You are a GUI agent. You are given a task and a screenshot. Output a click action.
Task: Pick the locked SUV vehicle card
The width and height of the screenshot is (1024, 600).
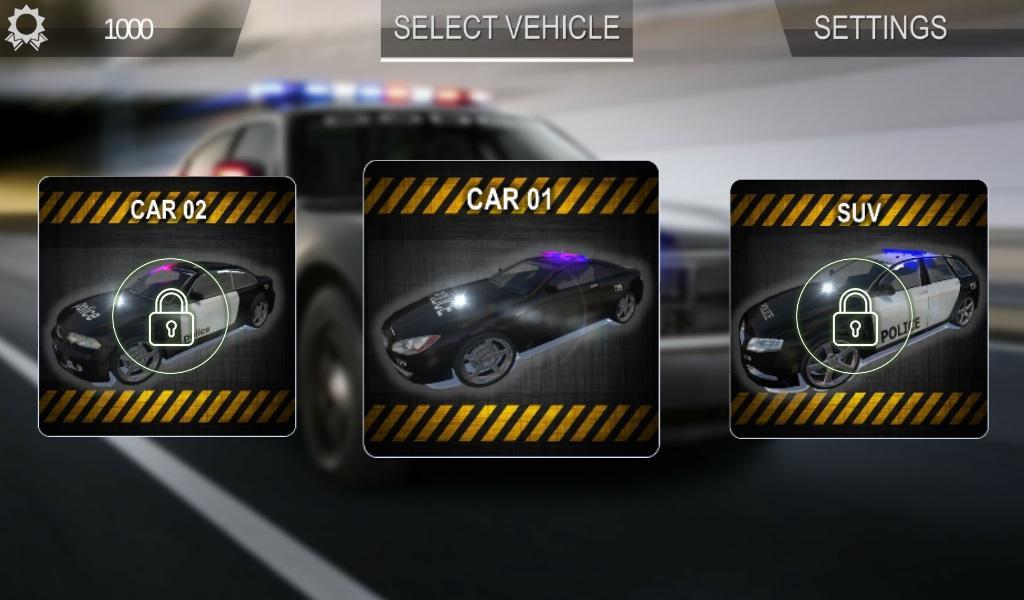[x=858, y=308]
